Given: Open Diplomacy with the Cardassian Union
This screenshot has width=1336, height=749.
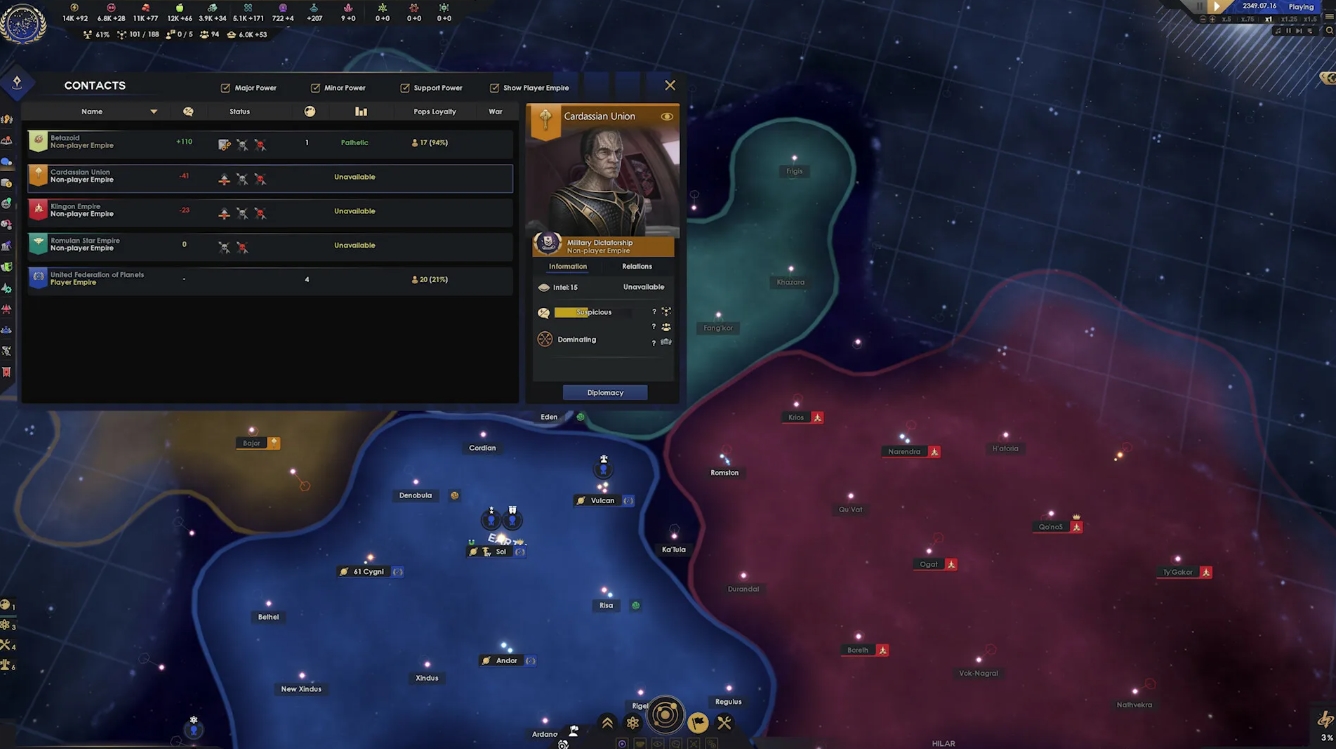Looking at the screenshot, I should click(605, 393).
